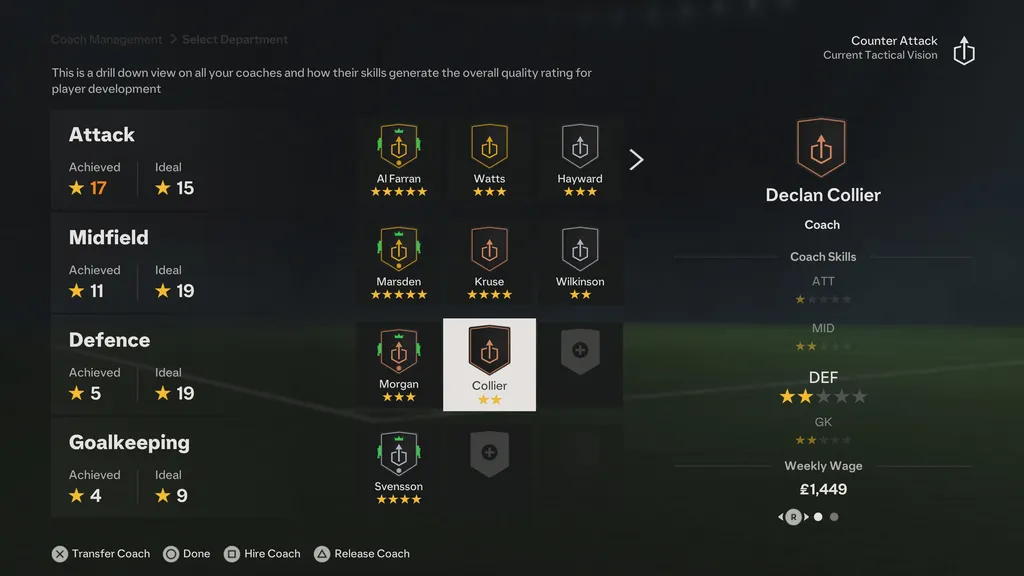This screenshot has height=576, width=1024.
Task: Choose the Release Coach option
Action: tap(362, 554)
